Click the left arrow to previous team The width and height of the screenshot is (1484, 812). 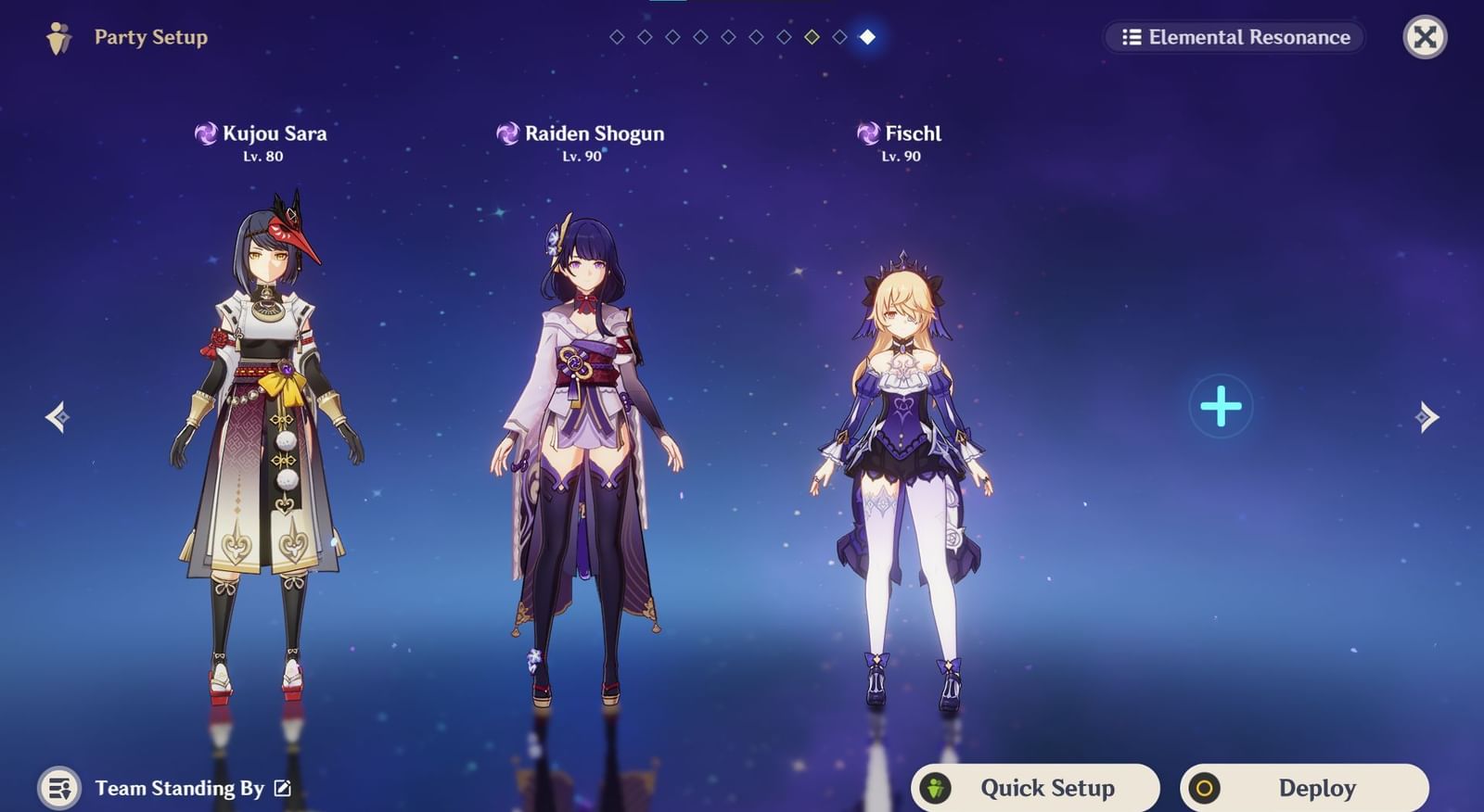point(58,419)
